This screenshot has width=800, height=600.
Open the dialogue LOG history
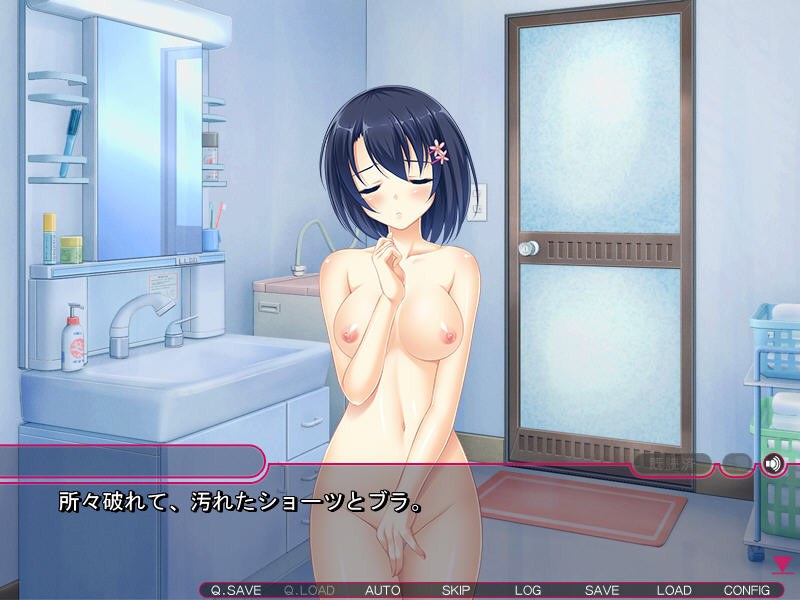point(528,590)
